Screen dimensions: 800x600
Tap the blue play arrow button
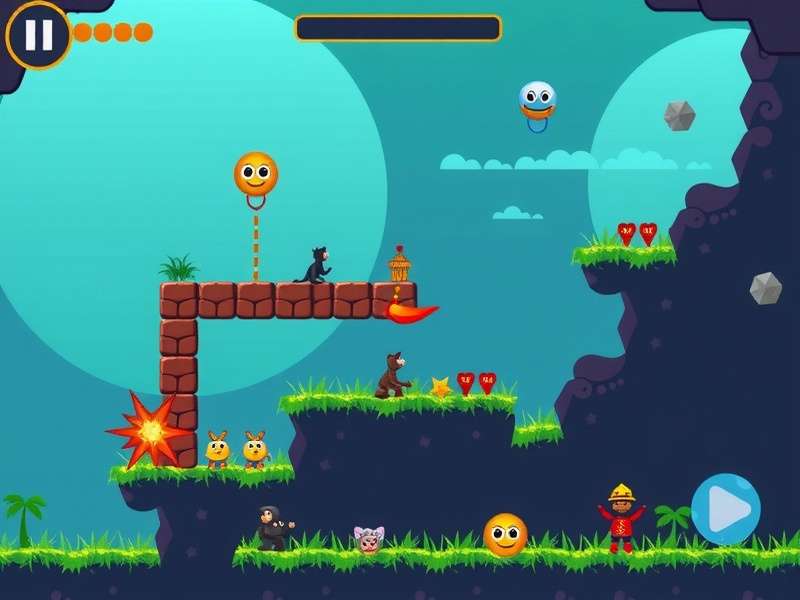726,509
